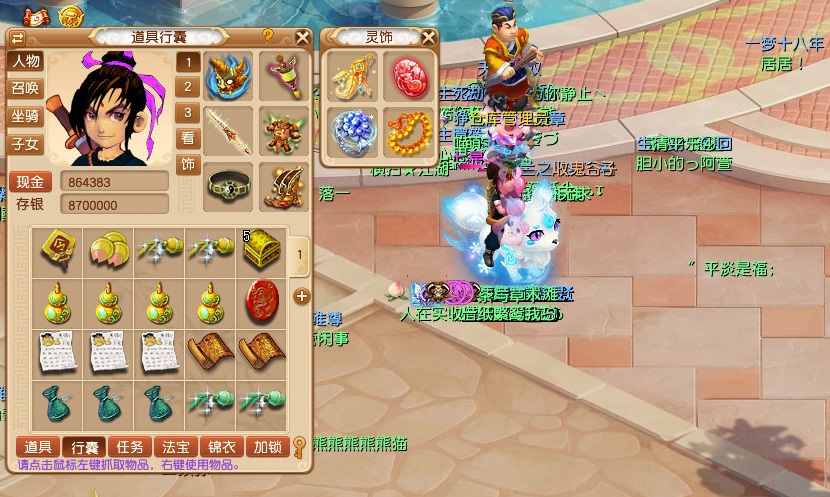830x497 pixels.
Task: Switch to the 召唤 summon tab
Action: (25, 88)
